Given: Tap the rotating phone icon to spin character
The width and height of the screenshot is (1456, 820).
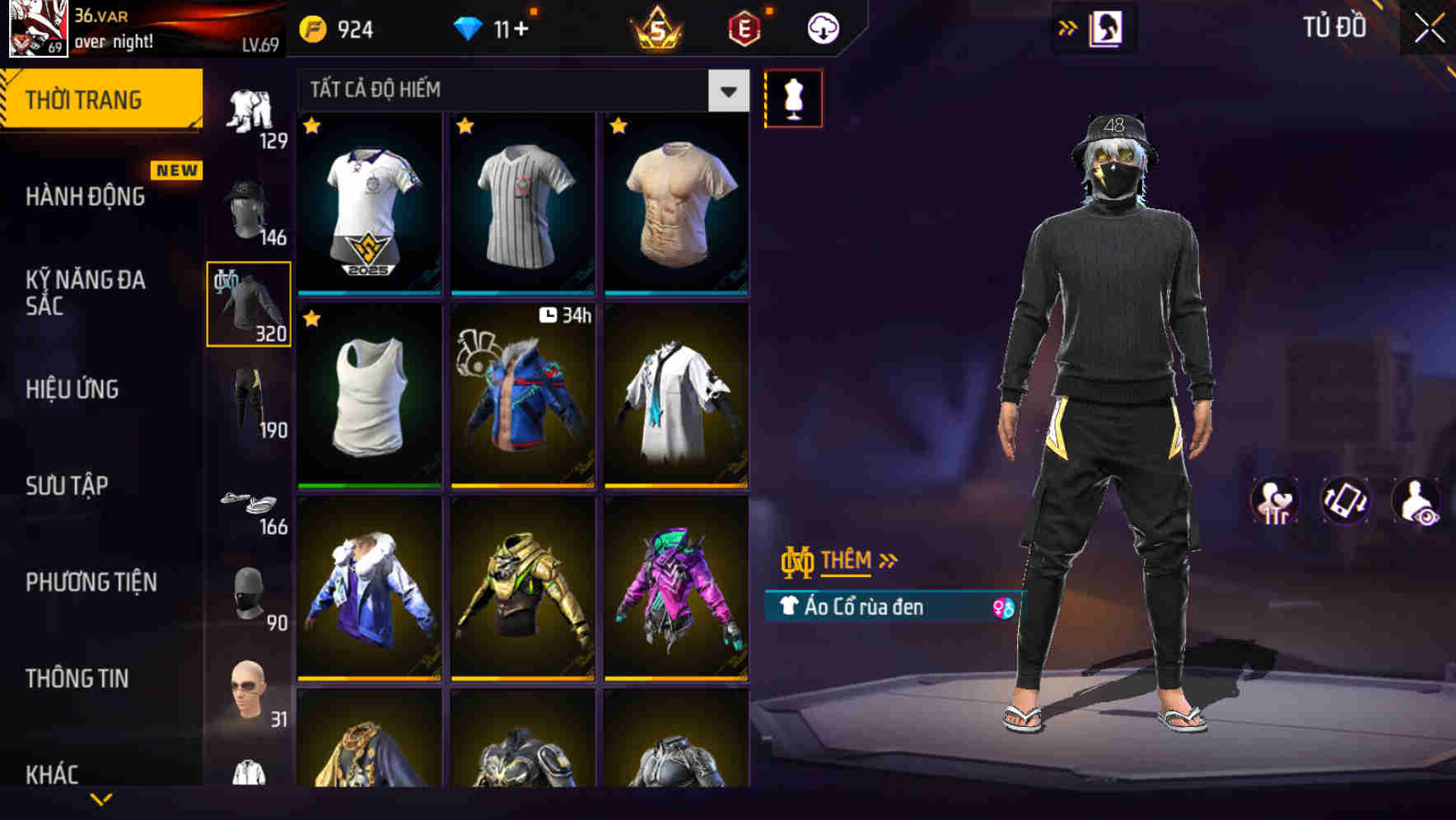Looking at the screenshot, I should click(x=1346, y=502).
